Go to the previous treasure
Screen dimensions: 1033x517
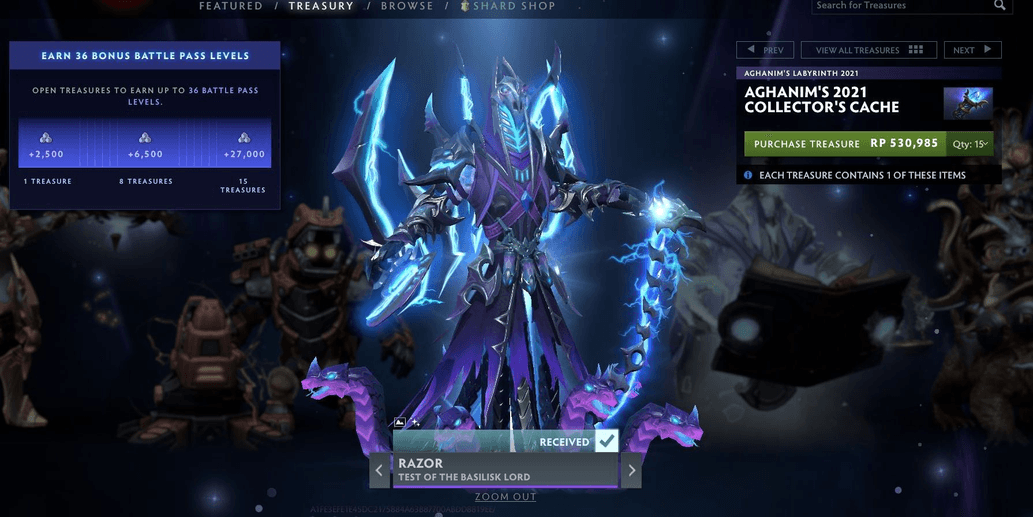coord(765,50)
